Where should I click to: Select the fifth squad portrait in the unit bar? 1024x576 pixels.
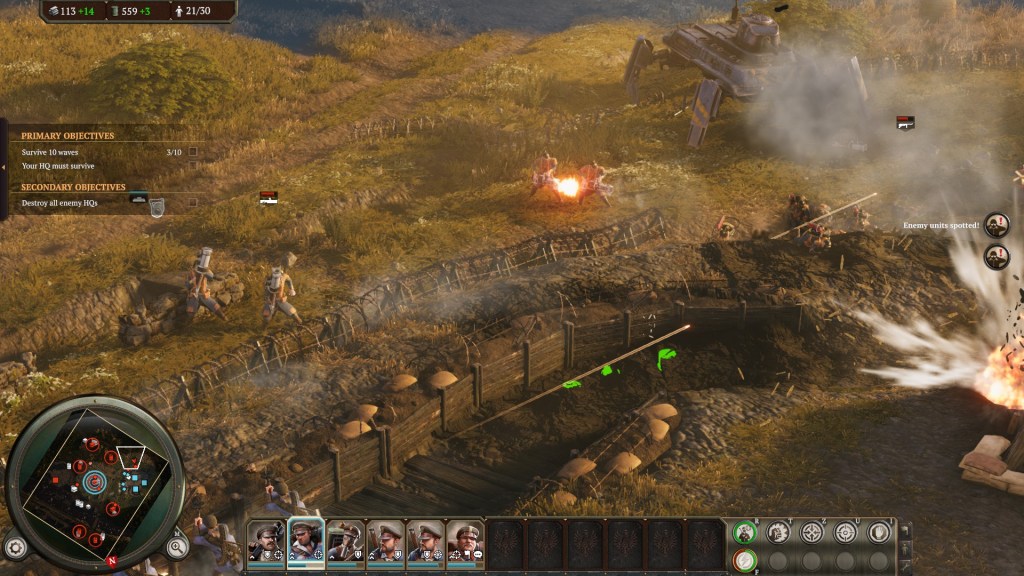[x=425, y=541]
